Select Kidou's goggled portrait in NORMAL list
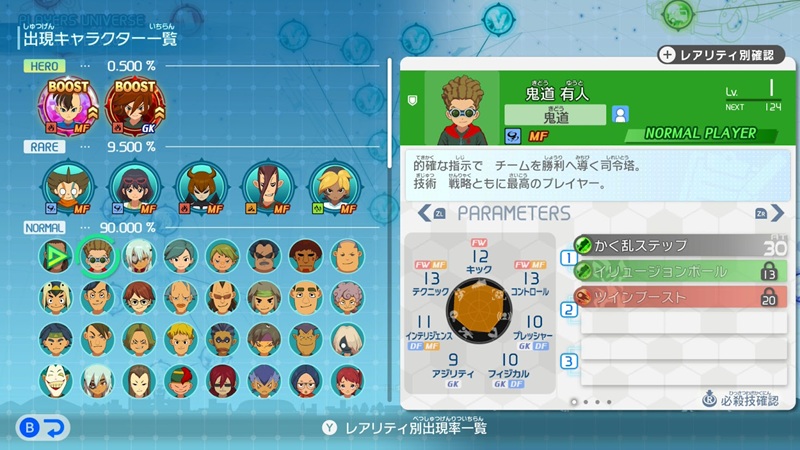This screenshot has height=450, width=800. (x=97, y=256)
